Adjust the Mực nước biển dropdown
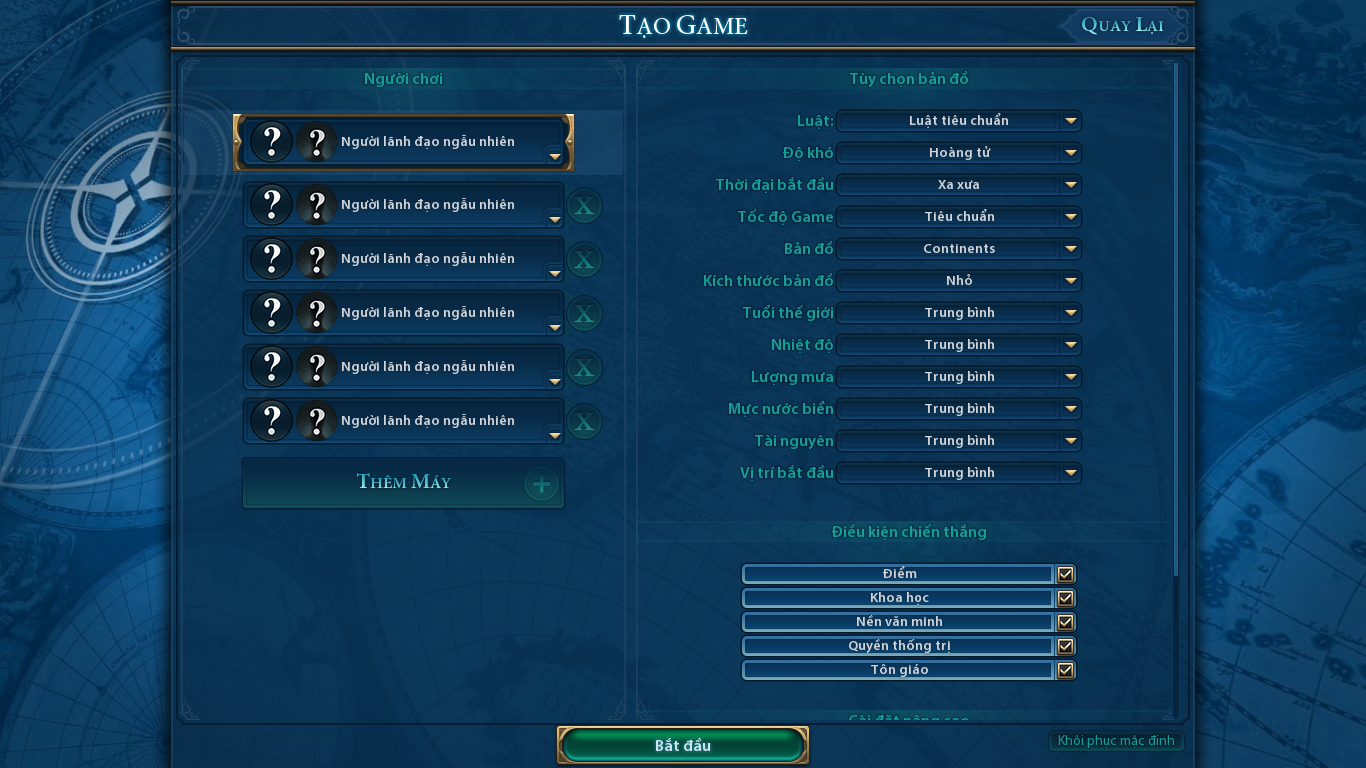 [959, 409]
